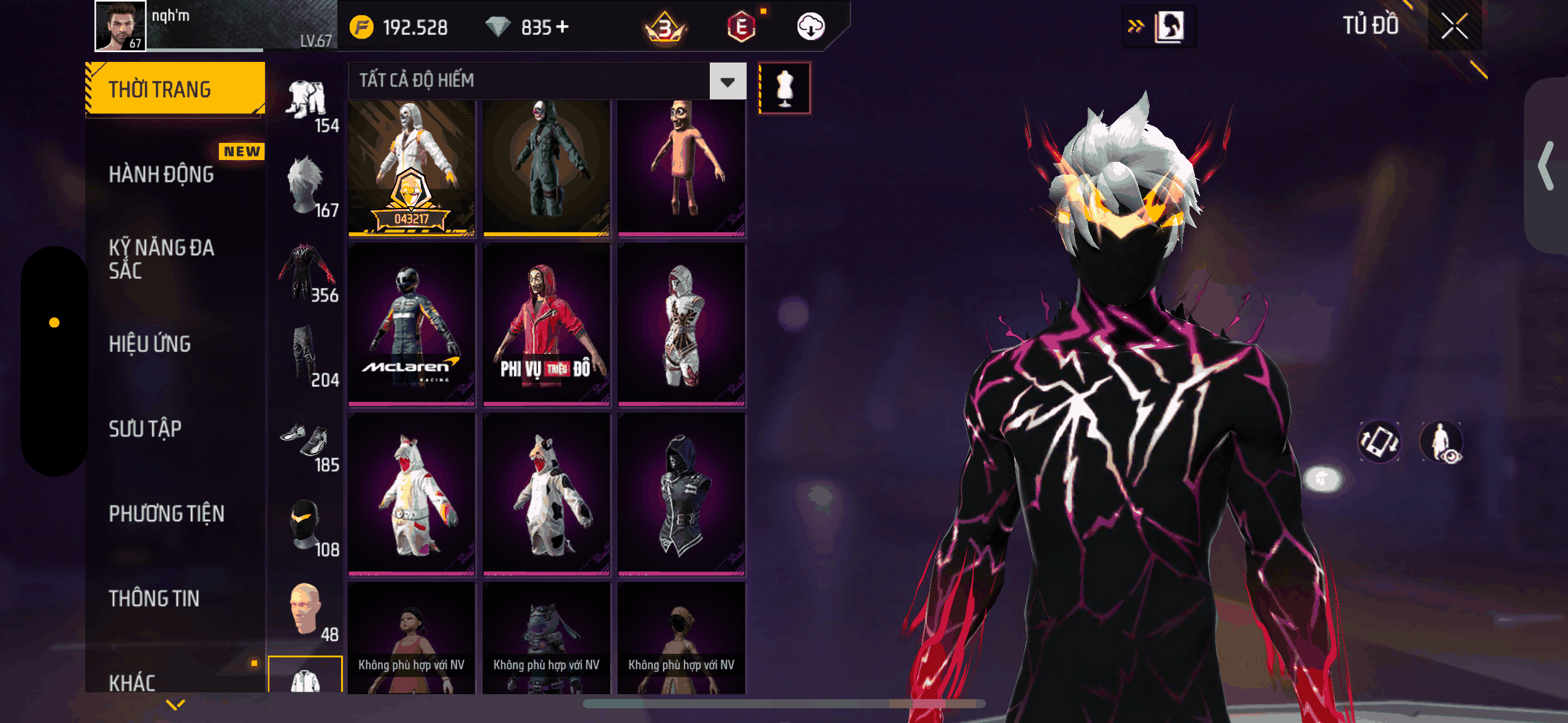
Task: Tap the rotate phone icon
Action: 1379,442
